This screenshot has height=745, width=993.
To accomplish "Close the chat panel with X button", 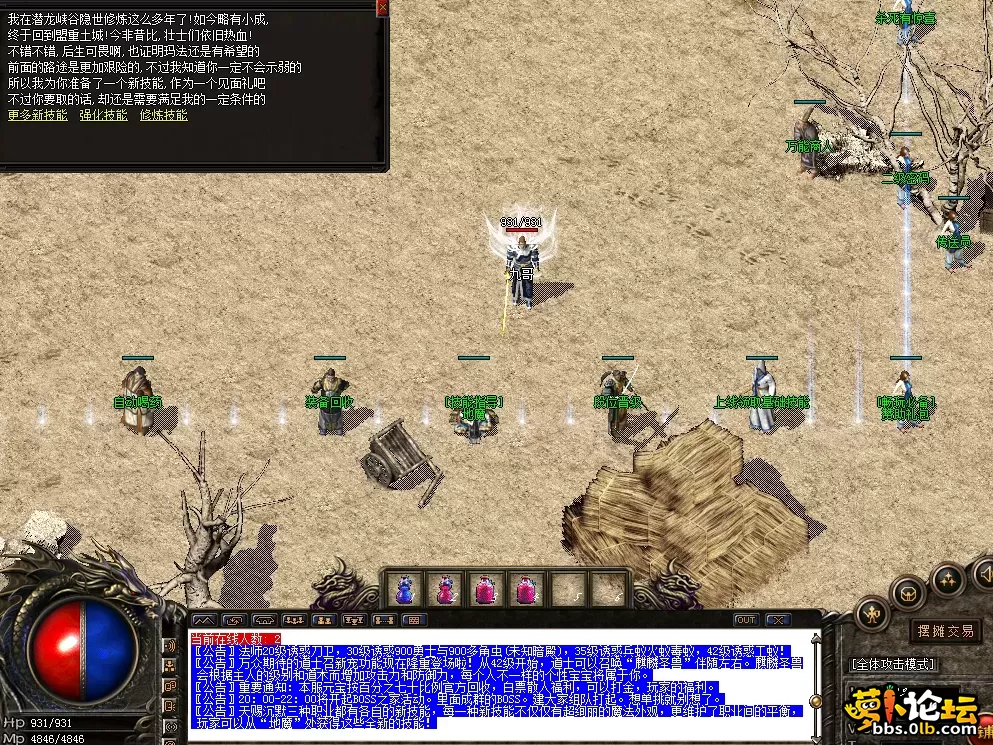I will pyautogui.click(x=777, y=620).
